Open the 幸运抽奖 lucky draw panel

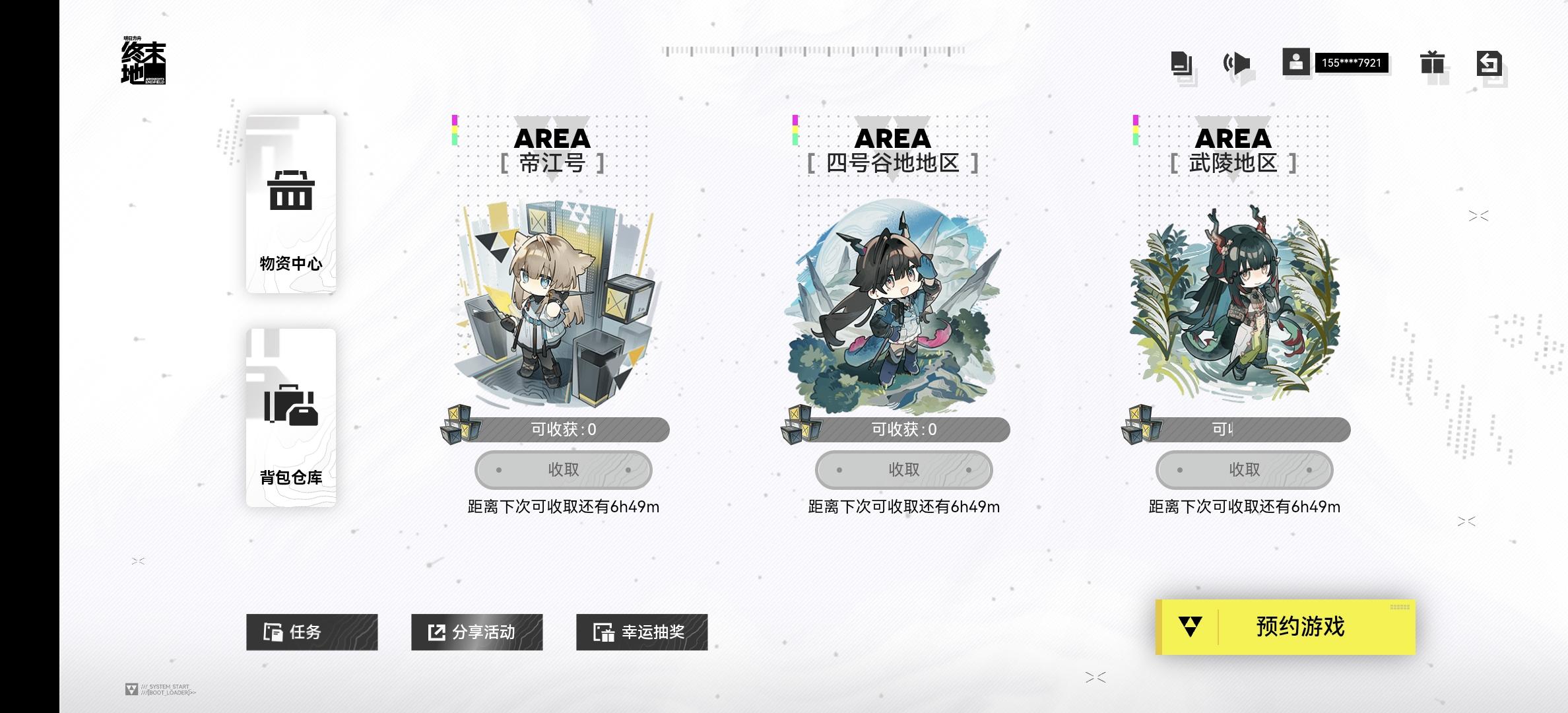point(641,632)
